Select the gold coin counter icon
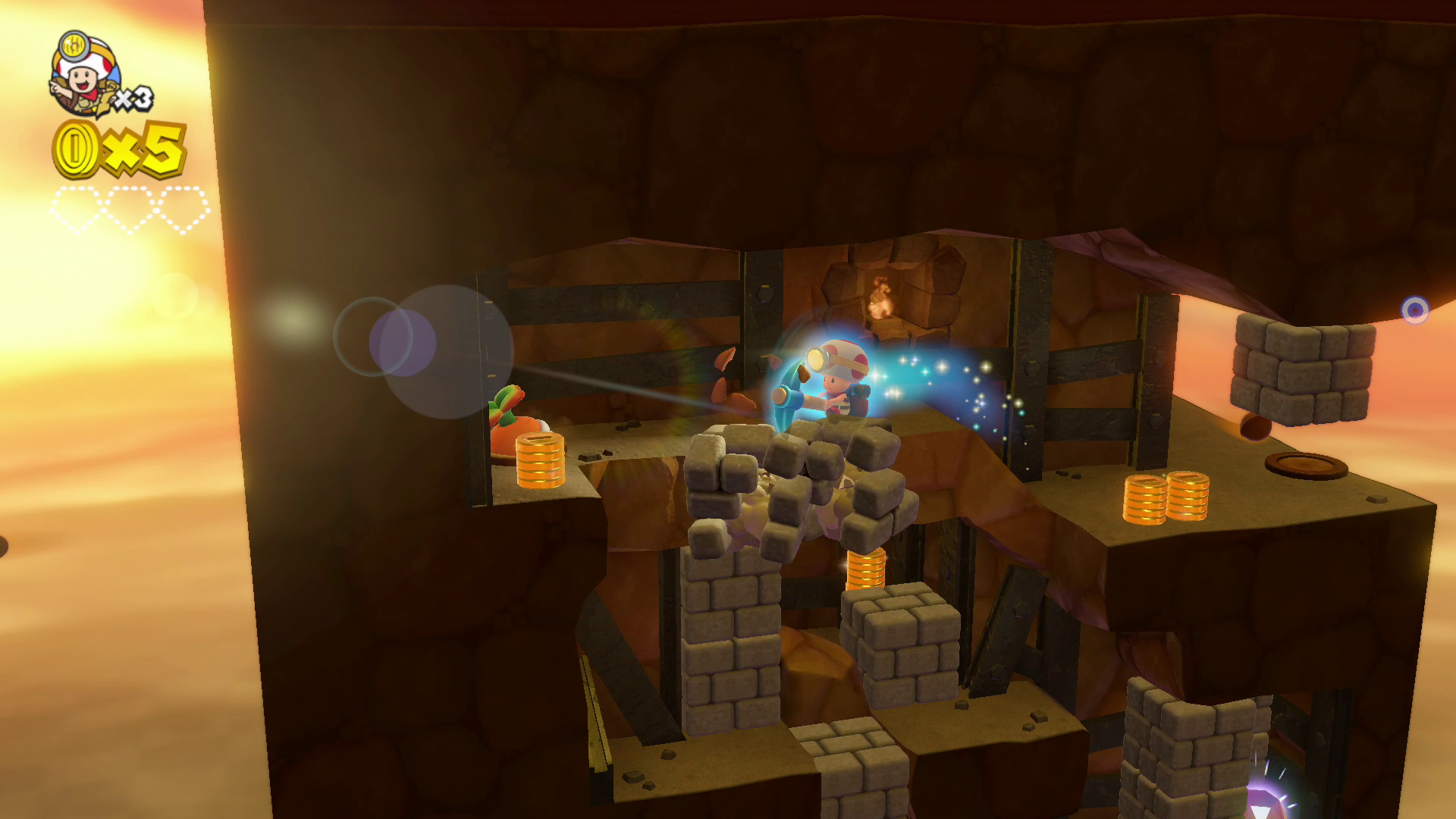This screenshot has width=1456, height=819. pos(76,149)
